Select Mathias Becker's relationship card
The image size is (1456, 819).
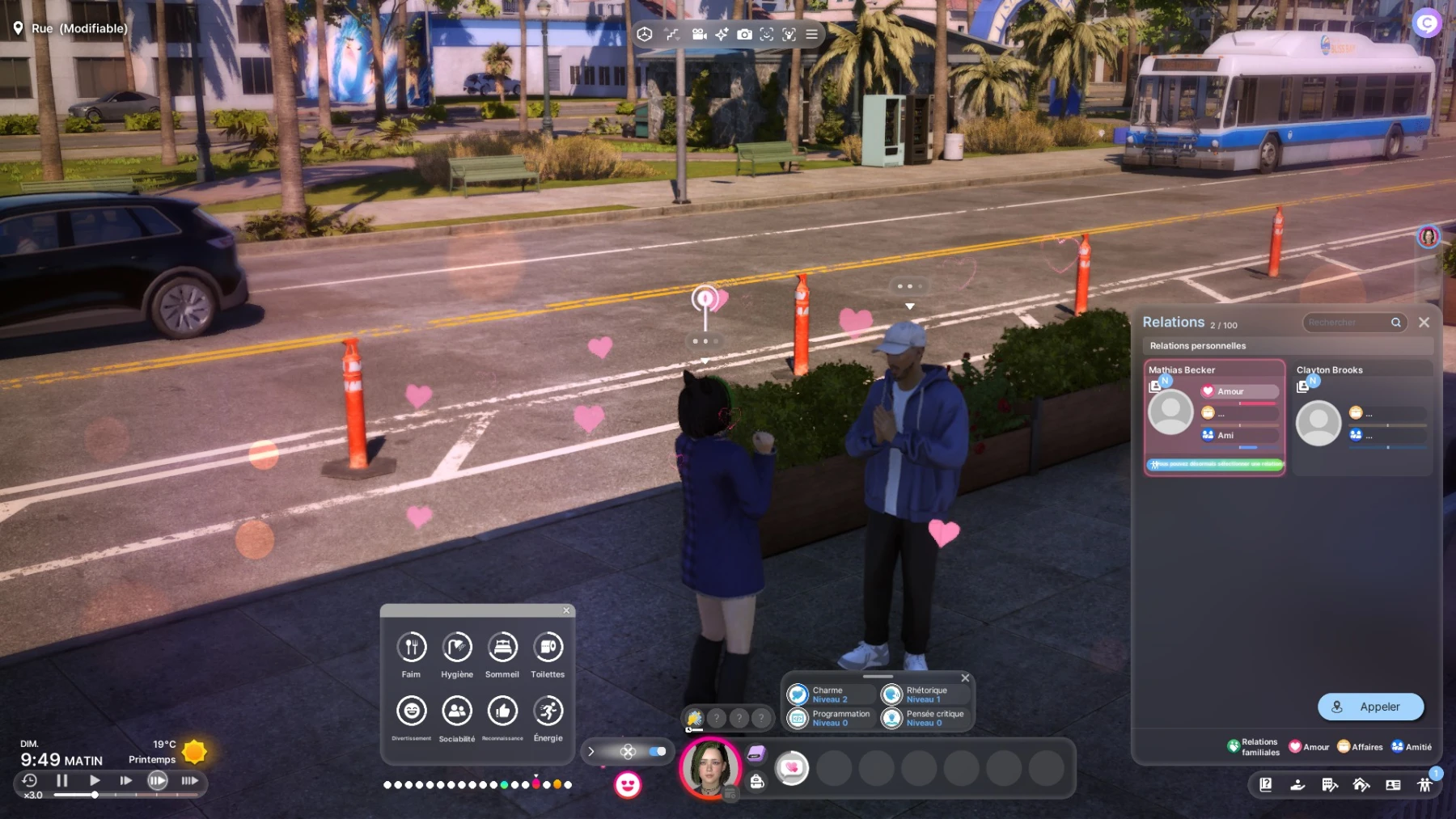click(1214, 417)
